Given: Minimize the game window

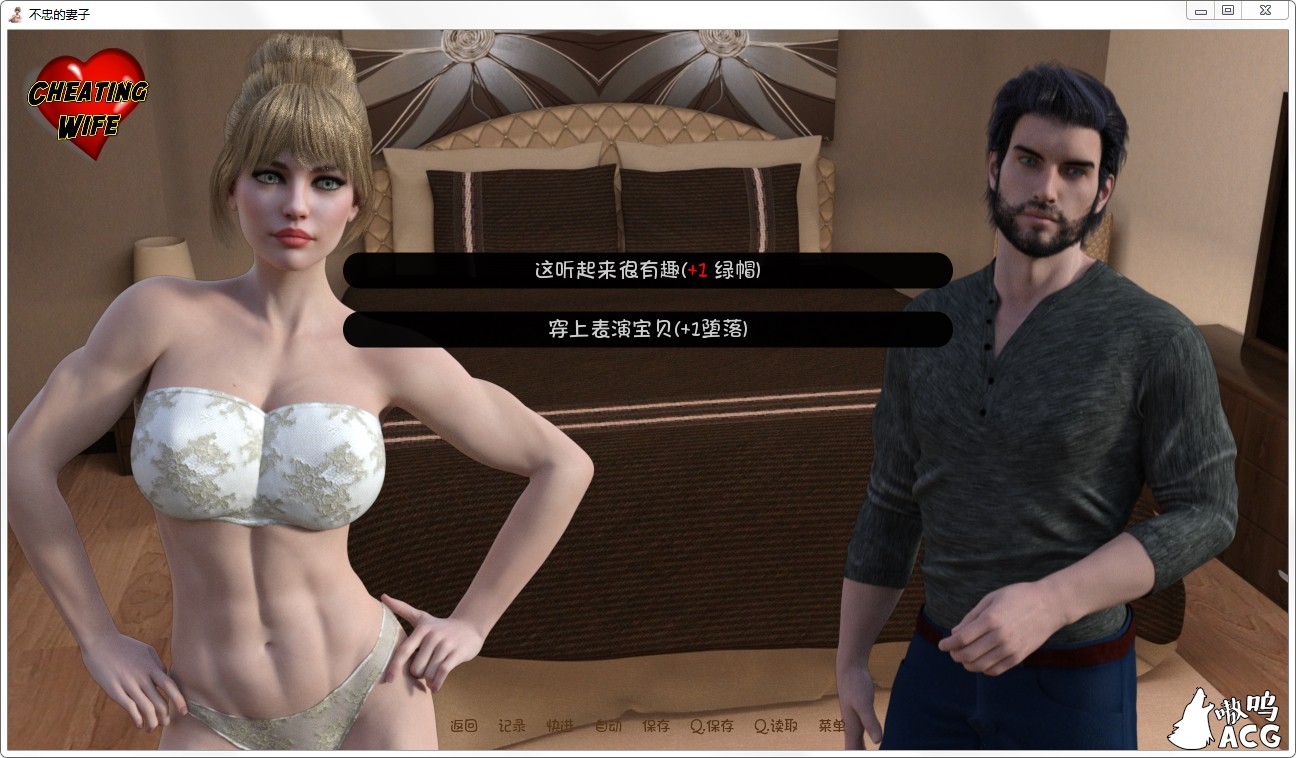Looking at the screenshot, I should 1199,10.
